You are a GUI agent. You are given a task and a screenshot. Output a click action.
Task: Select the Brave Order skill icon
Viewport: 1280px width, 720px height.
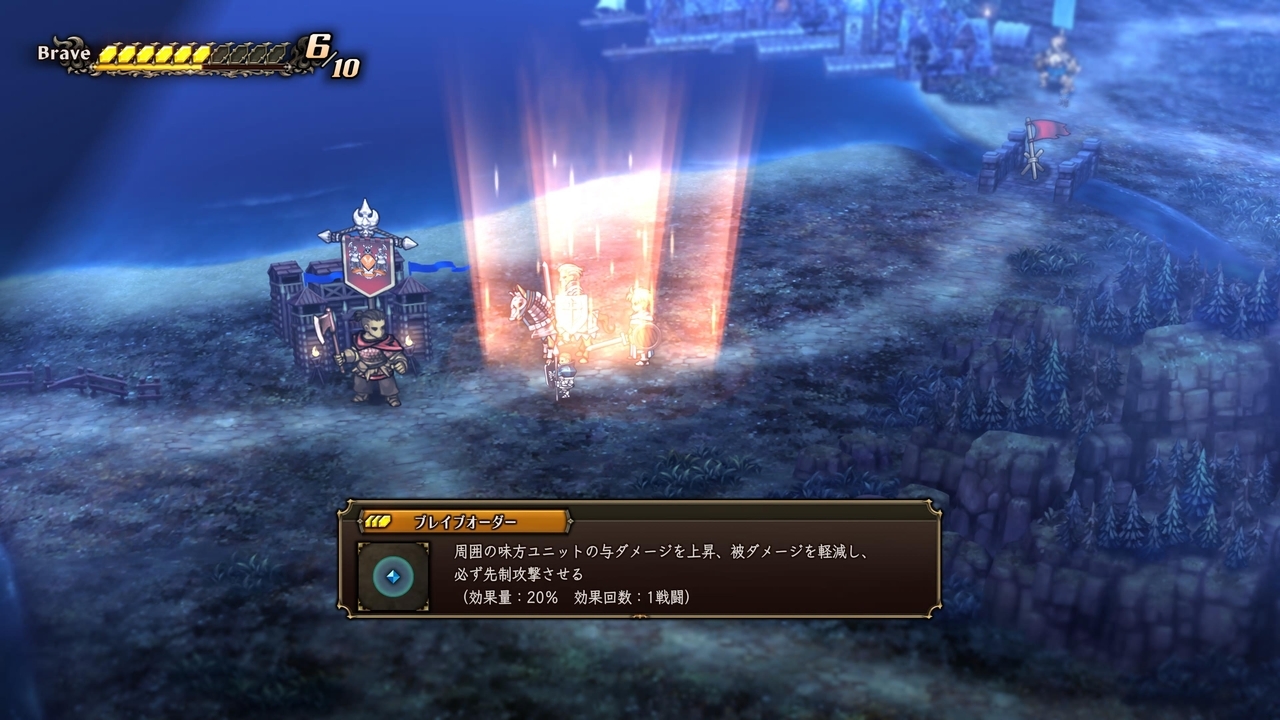point(393,577)
